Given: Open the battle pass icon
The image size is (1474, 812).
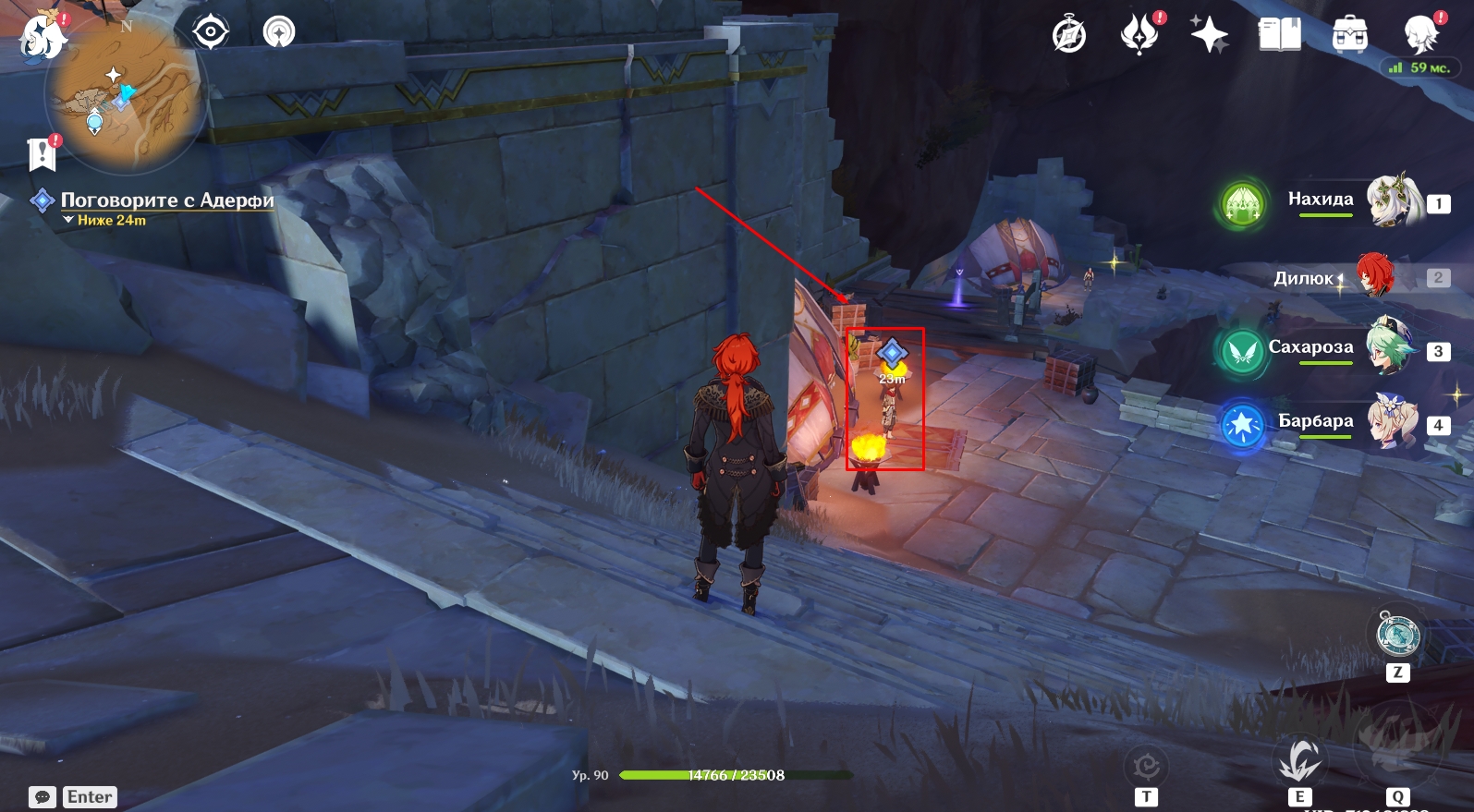Looking at the screenshot, I should coord(1139,35).
